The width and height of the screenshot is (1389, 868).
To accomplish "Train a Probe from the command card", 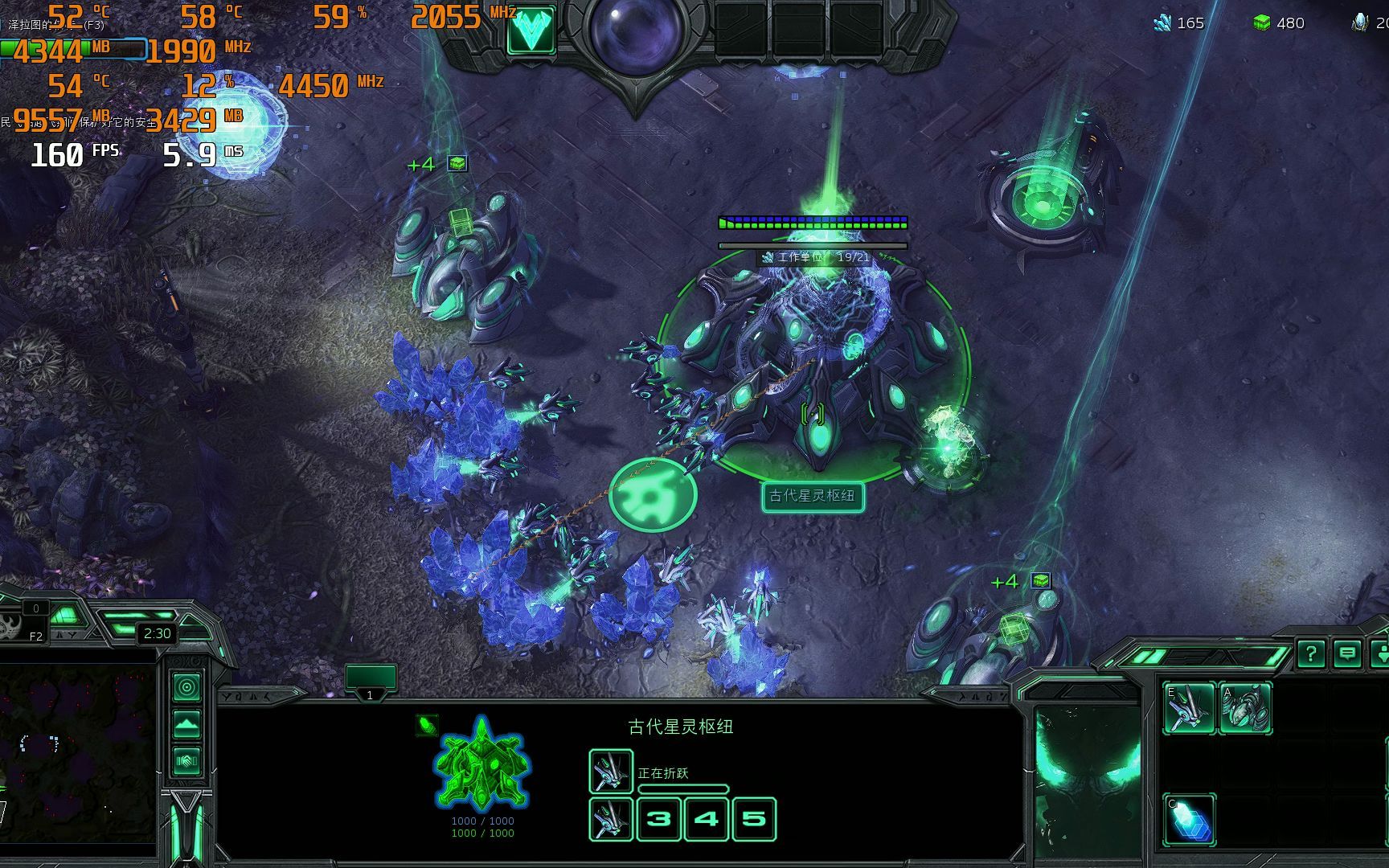I will tap(1189, 707).
